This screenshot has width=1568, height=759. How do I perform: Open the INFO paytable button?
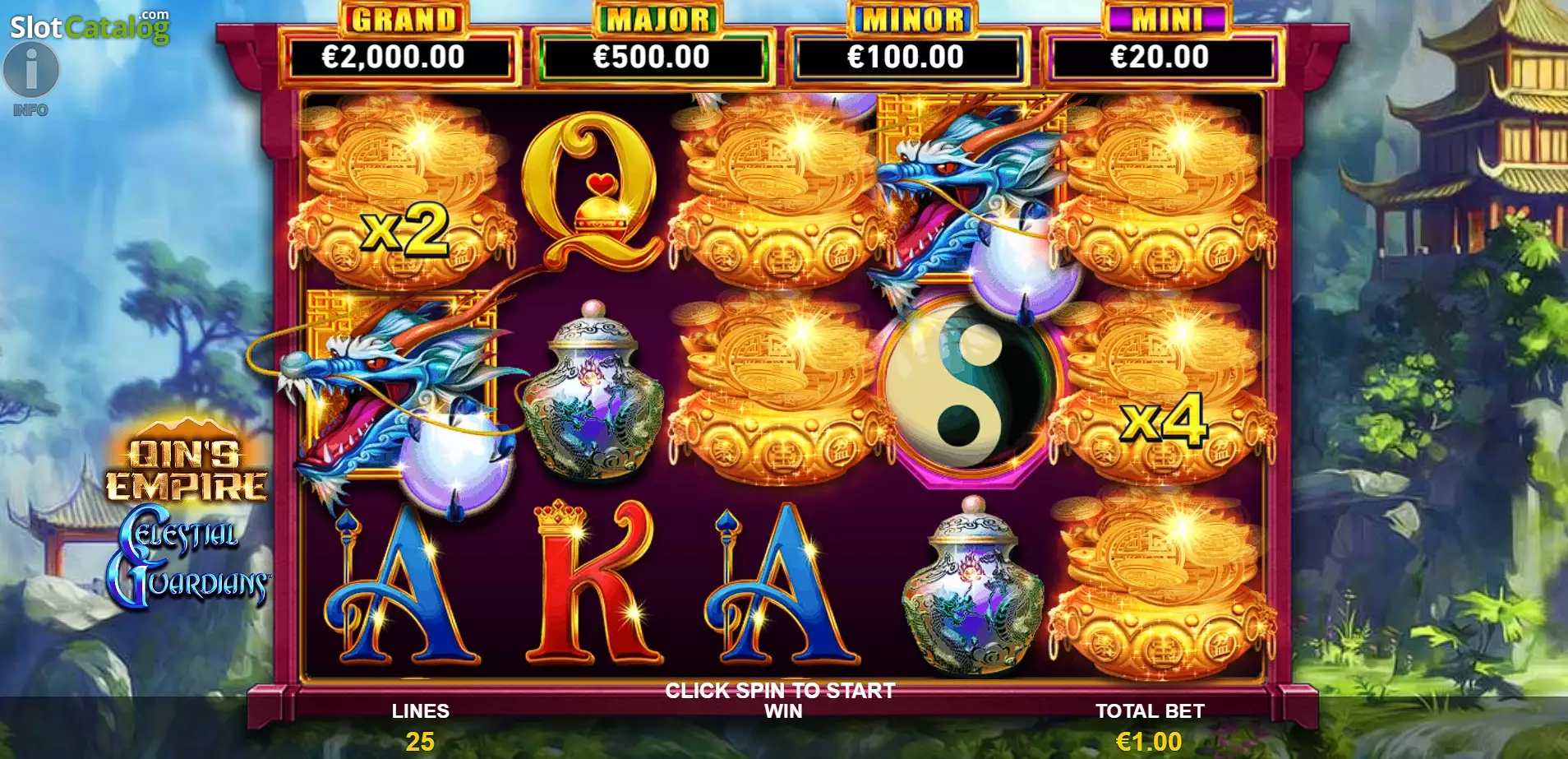[31, 72]
